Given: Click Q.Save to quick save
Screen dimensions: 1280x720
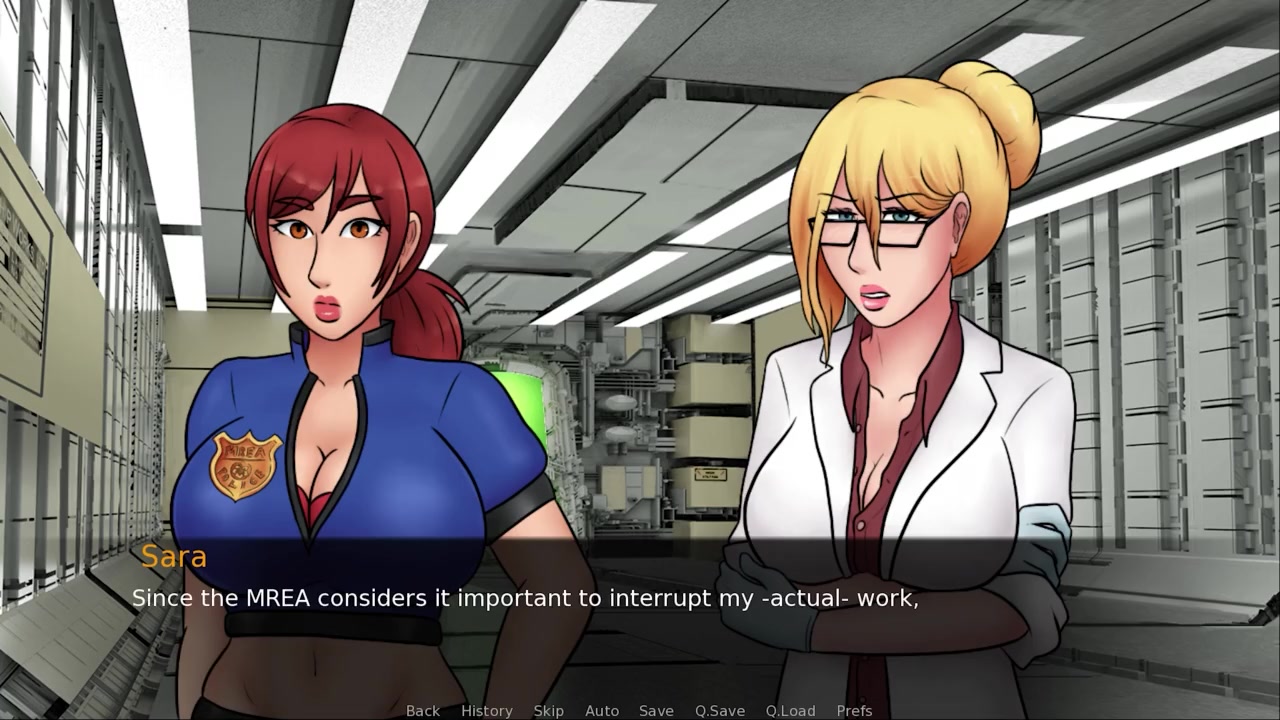Looking at the screenshot, I should click(719, 710).
